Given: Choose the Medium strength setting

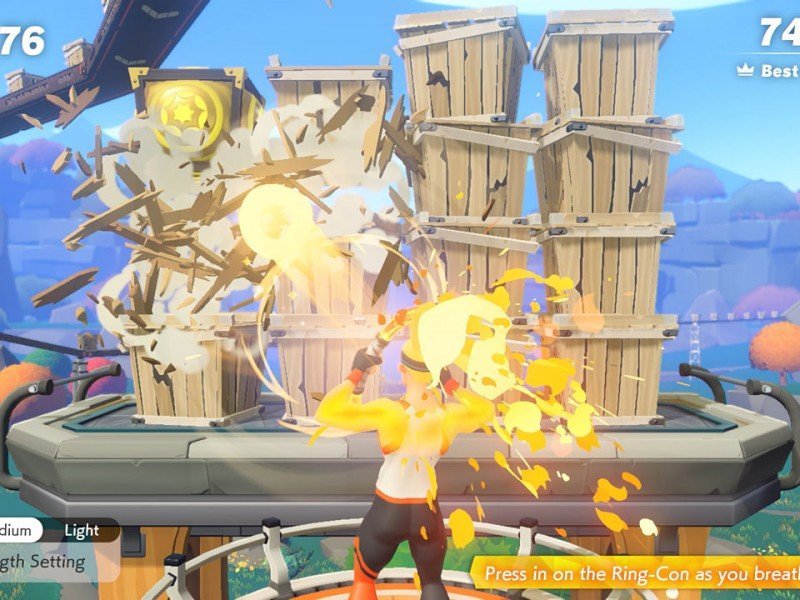Looking at the screenshot, I should (x=20, y=531).
